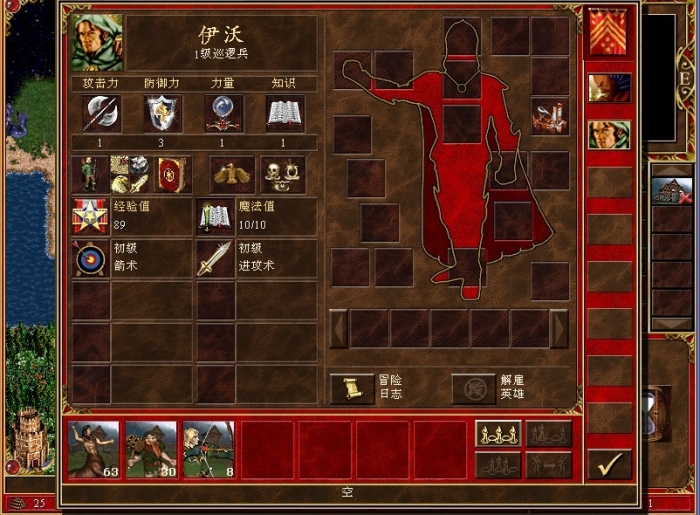Open the experience star icon details
700x515 pixels.
(91, 216)
